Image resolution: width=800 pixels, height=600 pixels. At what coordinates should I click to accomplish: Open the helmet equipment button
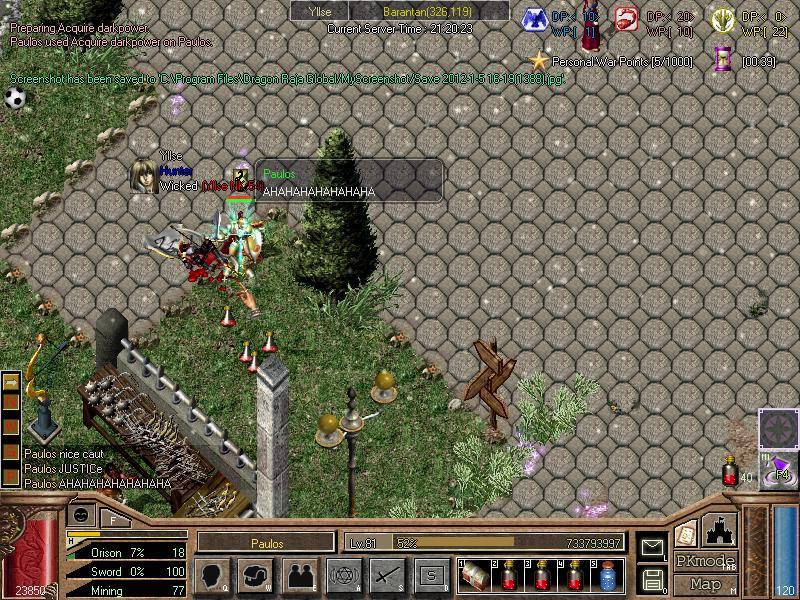tap(256, 575)
